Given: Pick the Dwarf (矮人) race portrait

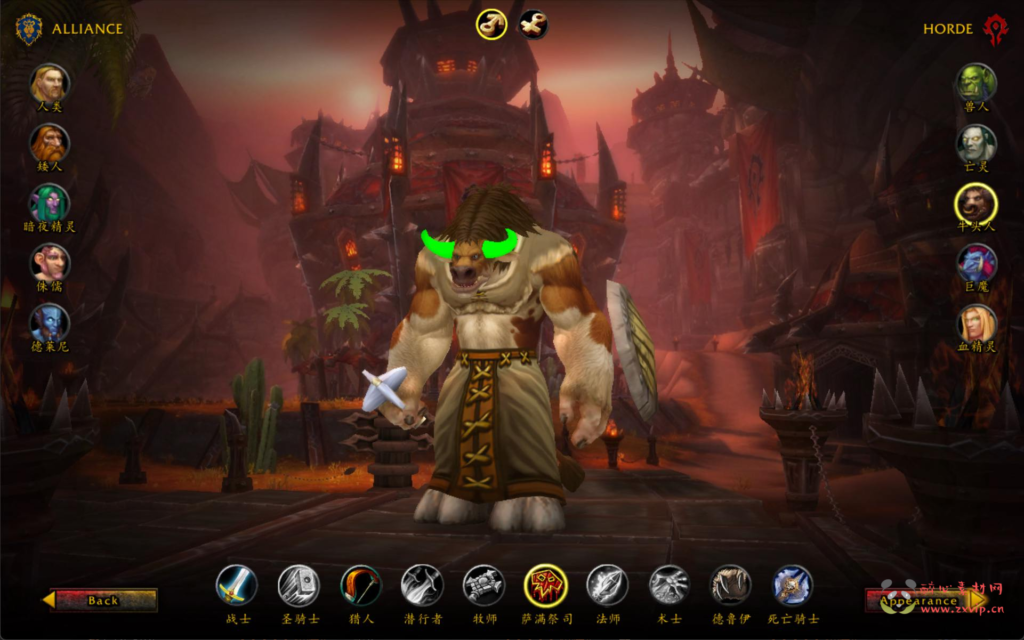Looking at the screenshot, I should [49, 143].
